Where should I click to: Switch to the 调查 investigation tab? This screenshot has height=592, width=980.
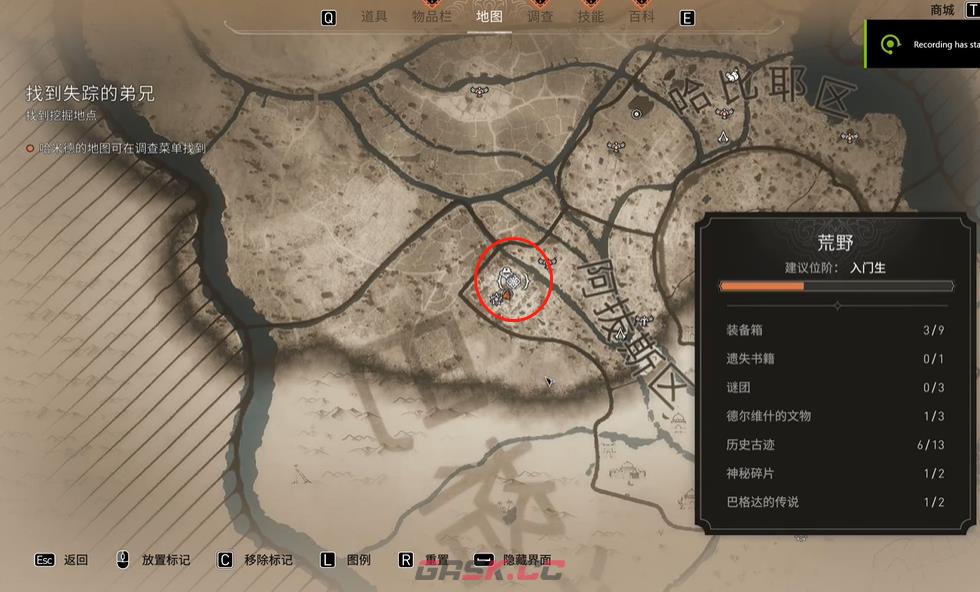pyautogui.click(x=540, y=17)
